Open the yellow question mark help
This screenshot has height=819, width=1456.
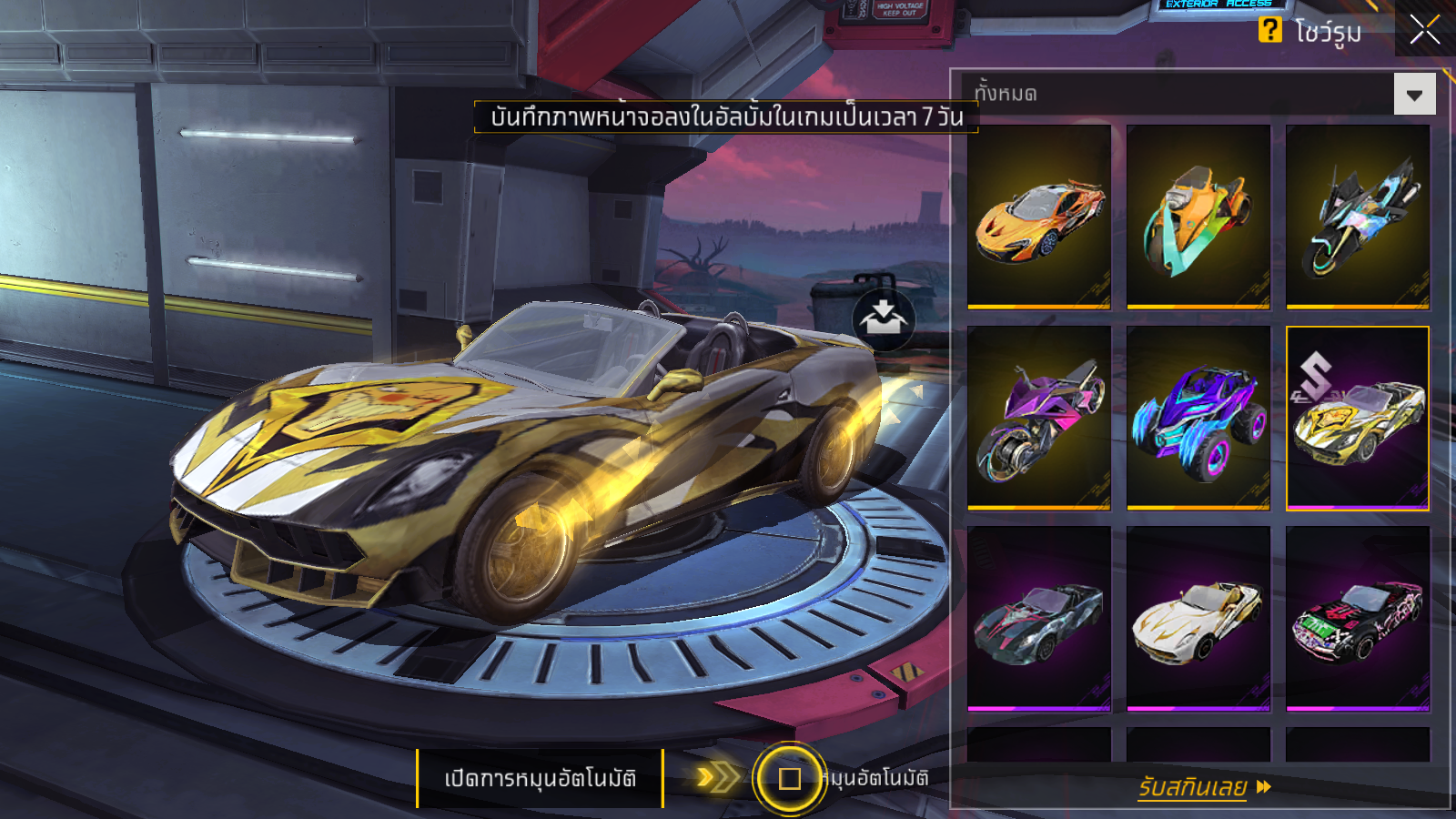click(1269, 30)
